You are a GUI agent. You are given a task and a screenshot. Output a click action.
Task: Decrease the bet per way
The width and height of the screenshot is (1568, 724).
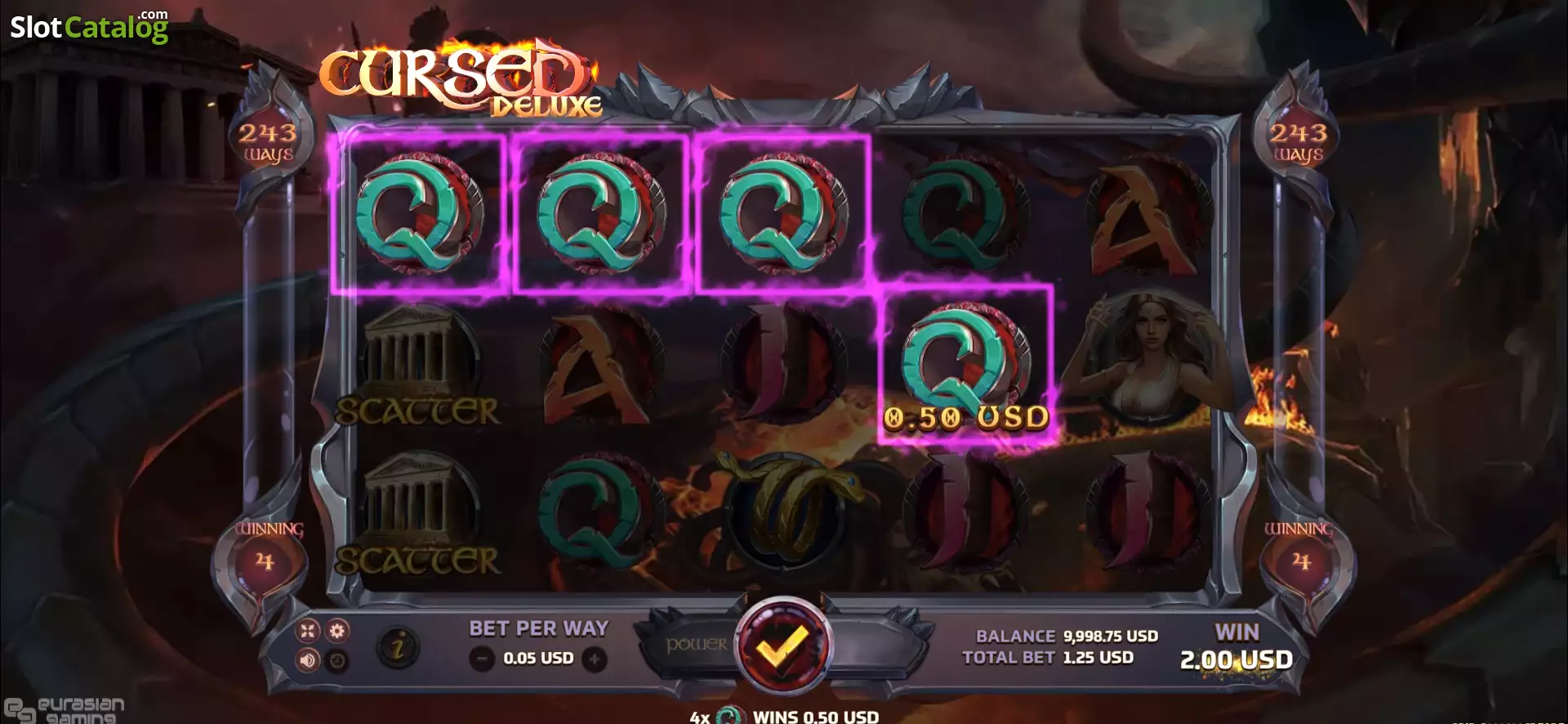483,659
